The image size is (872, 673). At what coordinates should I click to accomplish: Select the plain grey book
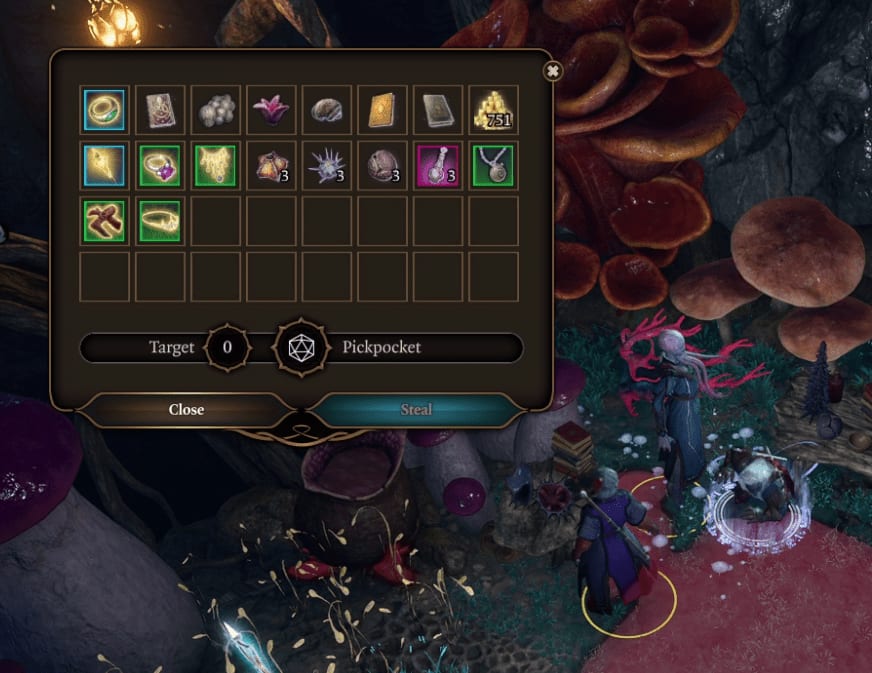click(x=437, y=110)
